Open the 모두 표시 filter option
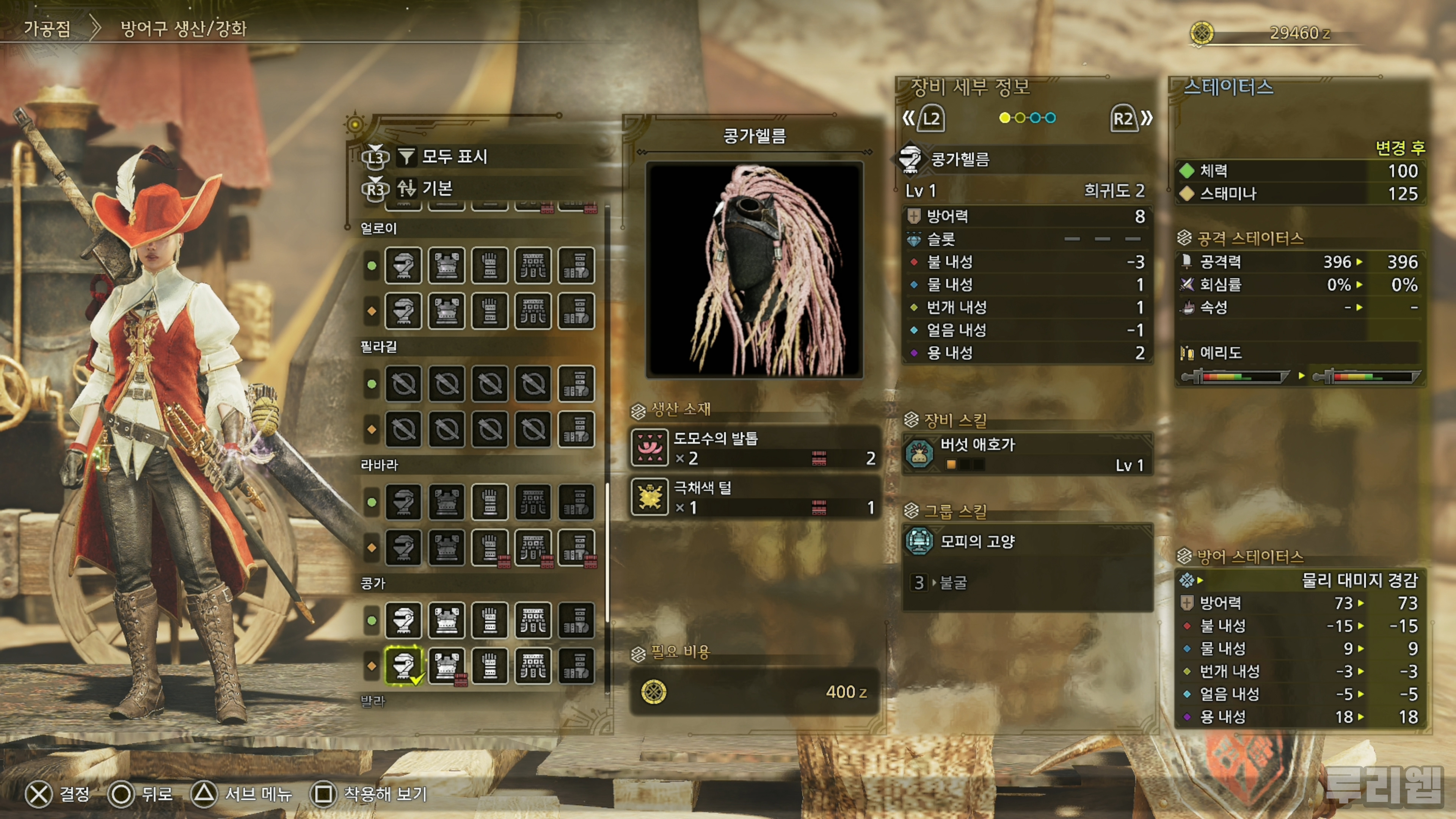Screen dimensions: 1456x819 [x=454, y=157]
